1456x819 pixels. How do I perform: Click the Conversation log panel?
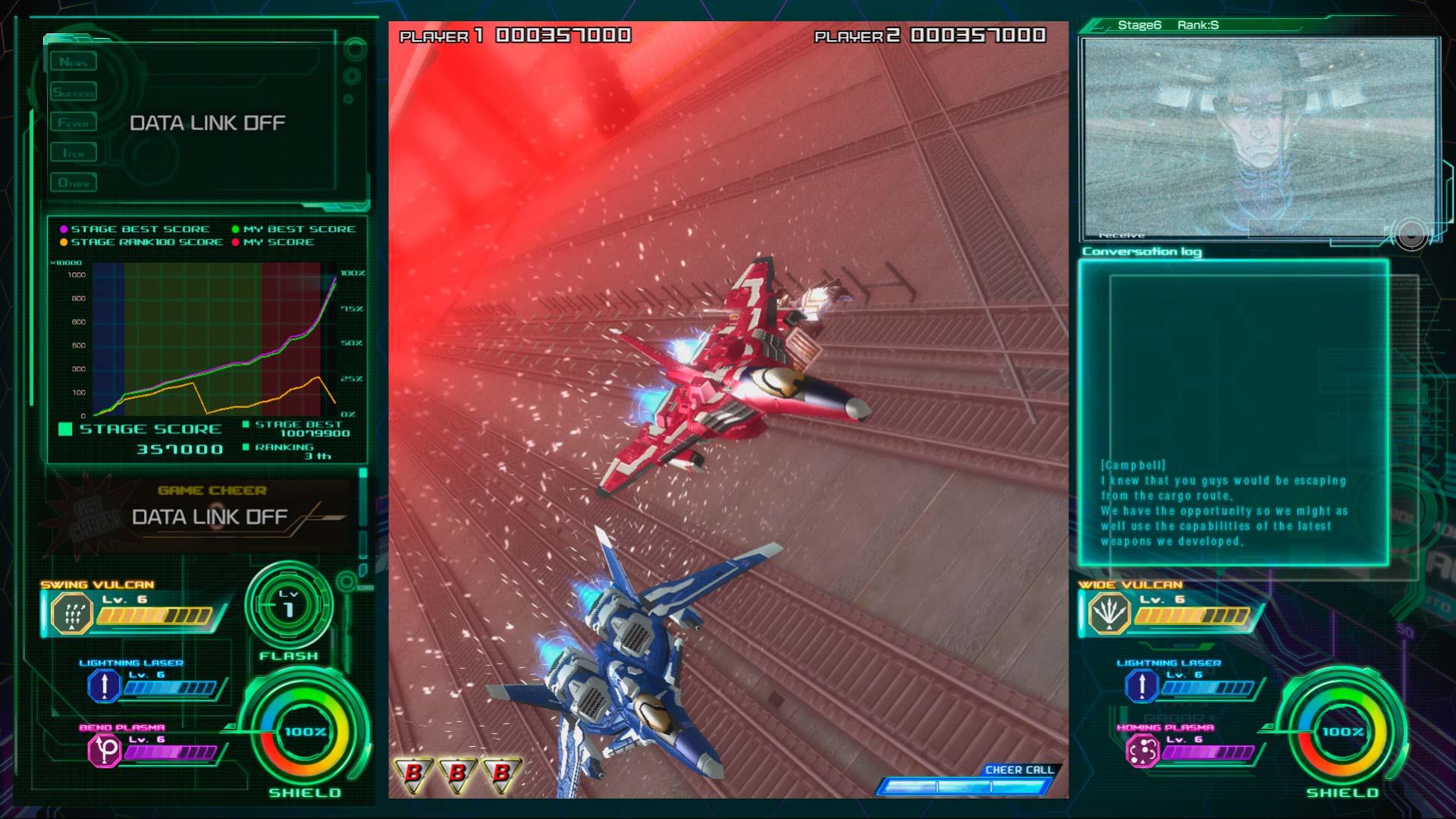click(1234, 413)
